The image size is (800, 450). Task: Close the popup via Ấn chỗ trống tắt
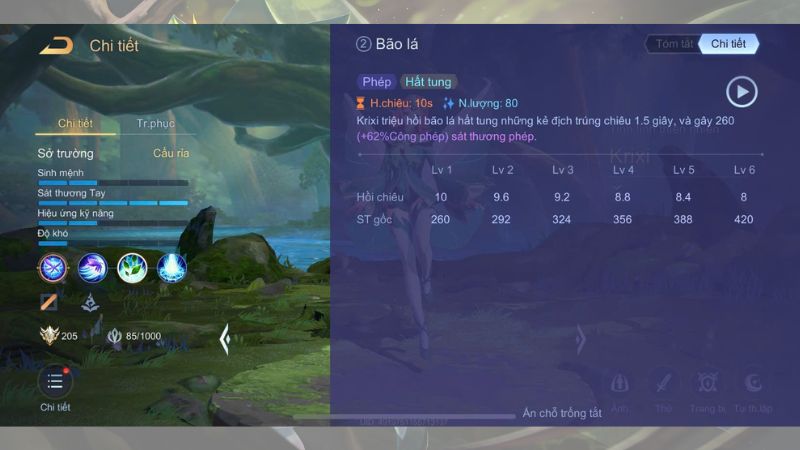point(562,413)
